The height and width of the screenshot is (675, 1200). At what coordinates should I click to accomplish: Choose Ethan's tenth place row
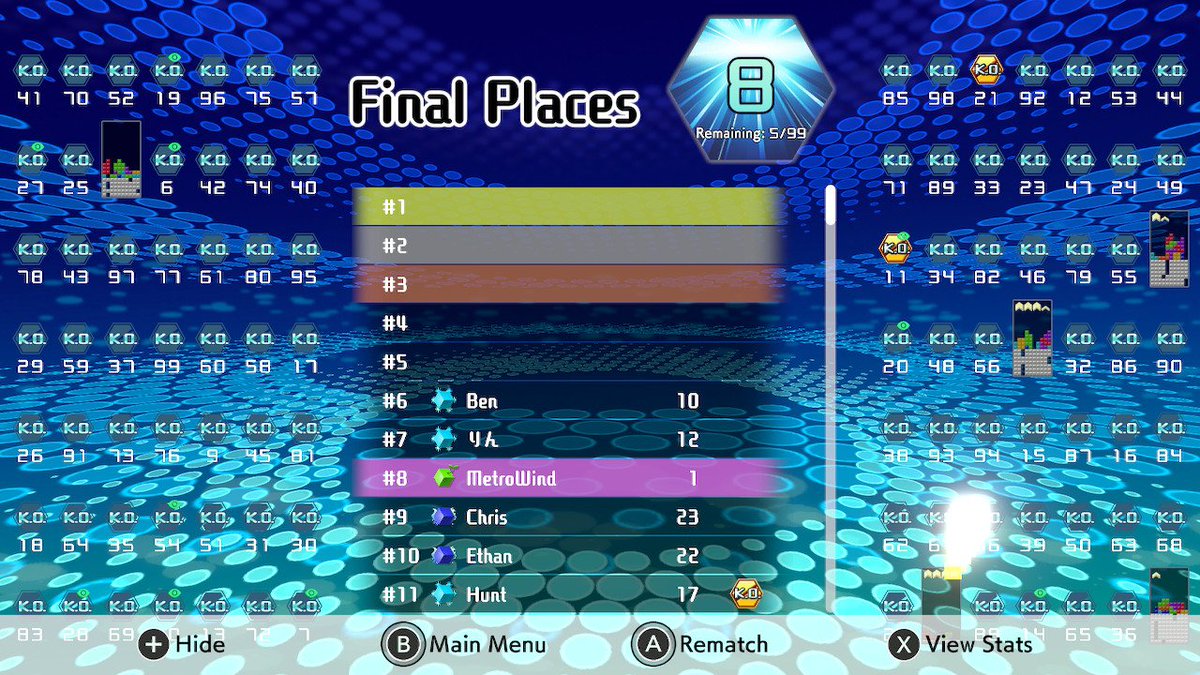click(565, 556)
